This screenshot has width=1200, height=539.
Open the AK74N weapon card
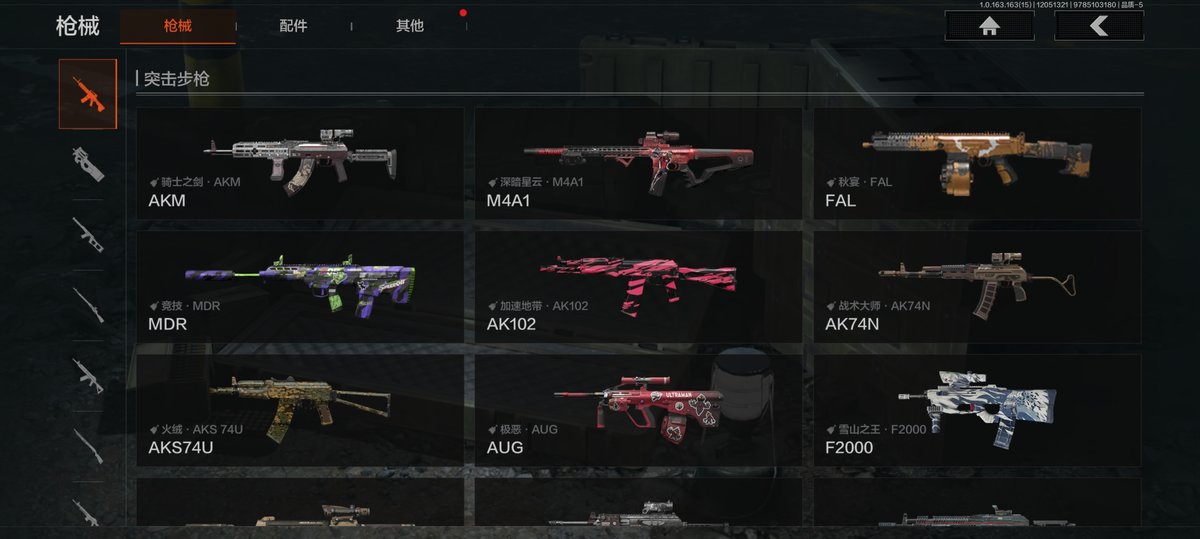(x=976, y=288)
